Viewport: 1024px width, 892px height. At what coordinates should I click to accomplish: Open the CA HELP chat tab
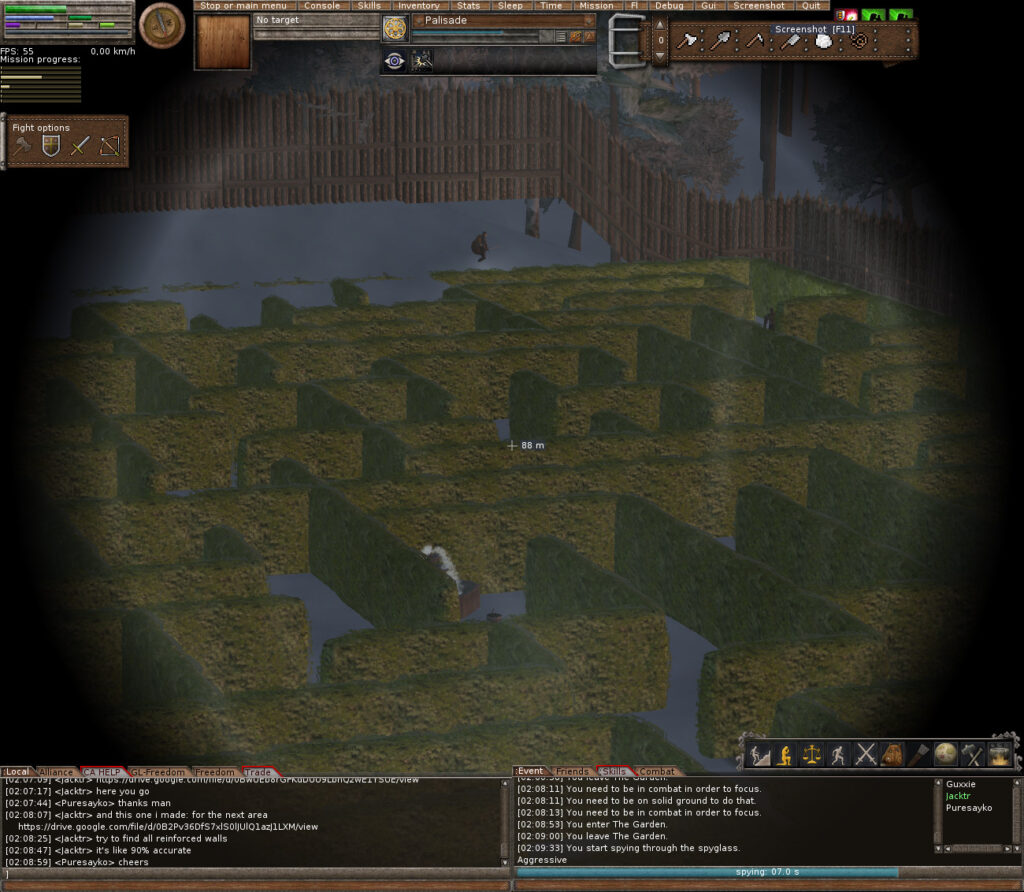(102, 772)
